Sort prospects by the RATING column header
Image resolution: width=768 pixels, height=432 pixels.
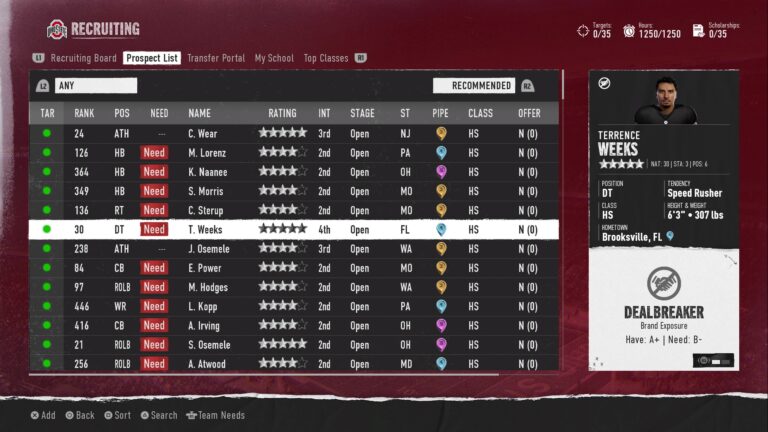(x=282, y=113)
